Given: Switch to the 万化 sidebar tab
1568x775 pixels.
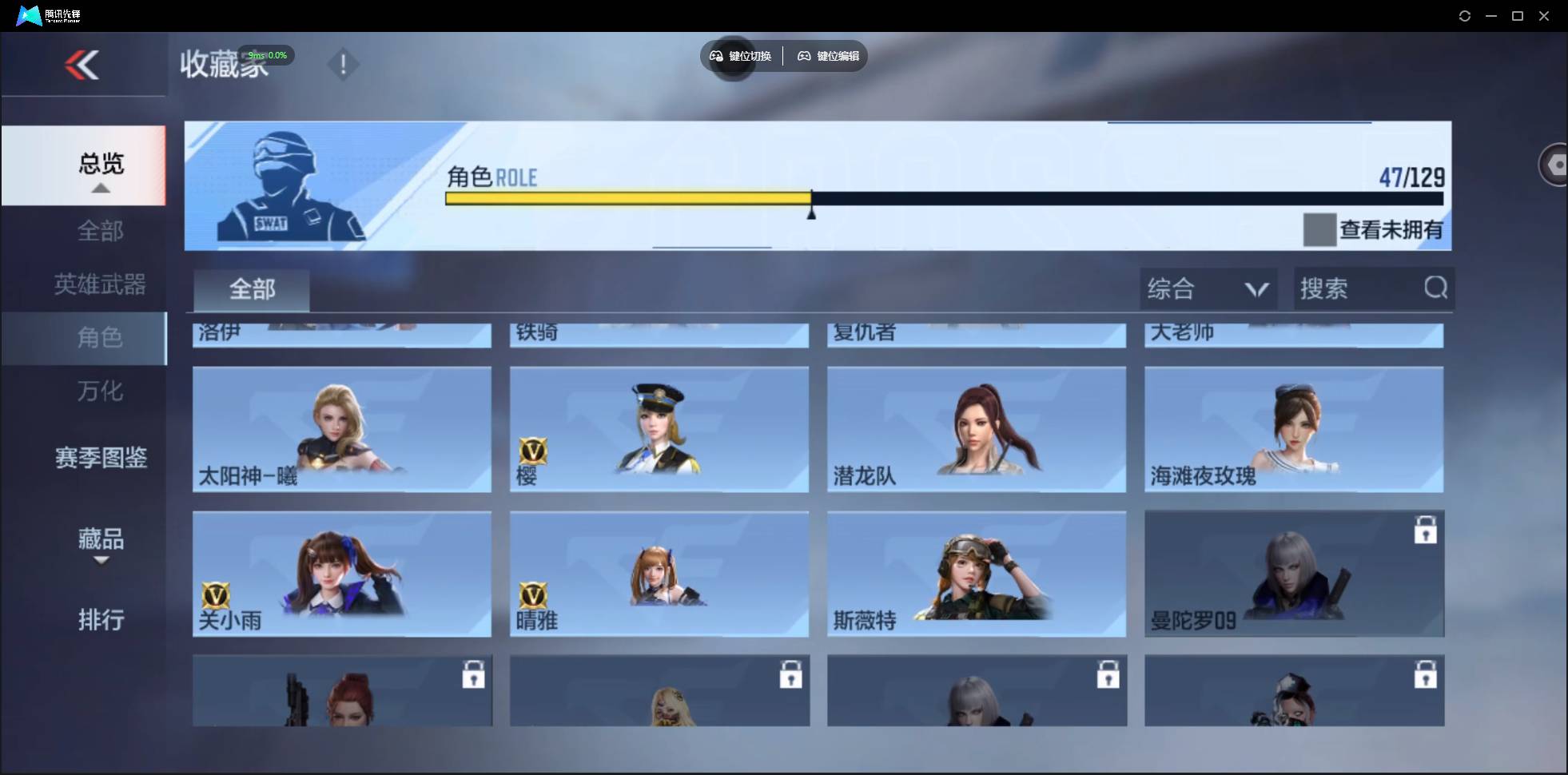Looking at the screenshot, I should 100,391.
